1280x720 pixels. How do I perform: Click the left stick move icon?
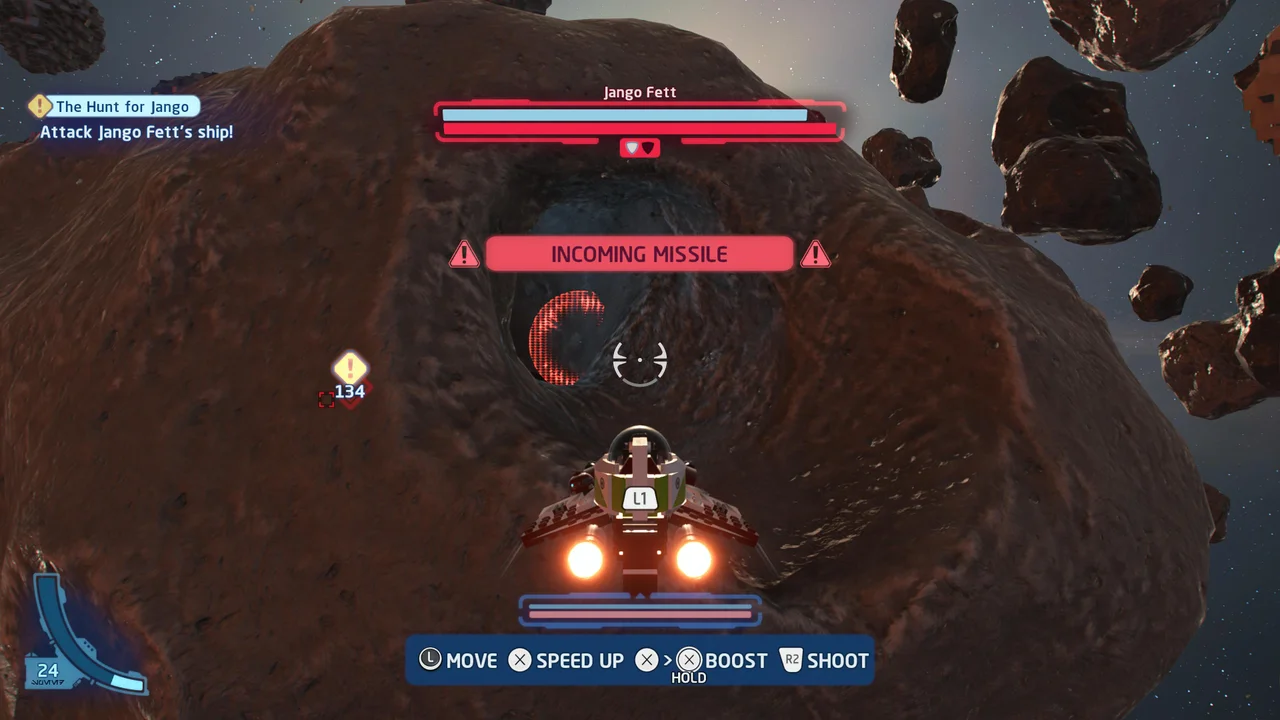431,660
